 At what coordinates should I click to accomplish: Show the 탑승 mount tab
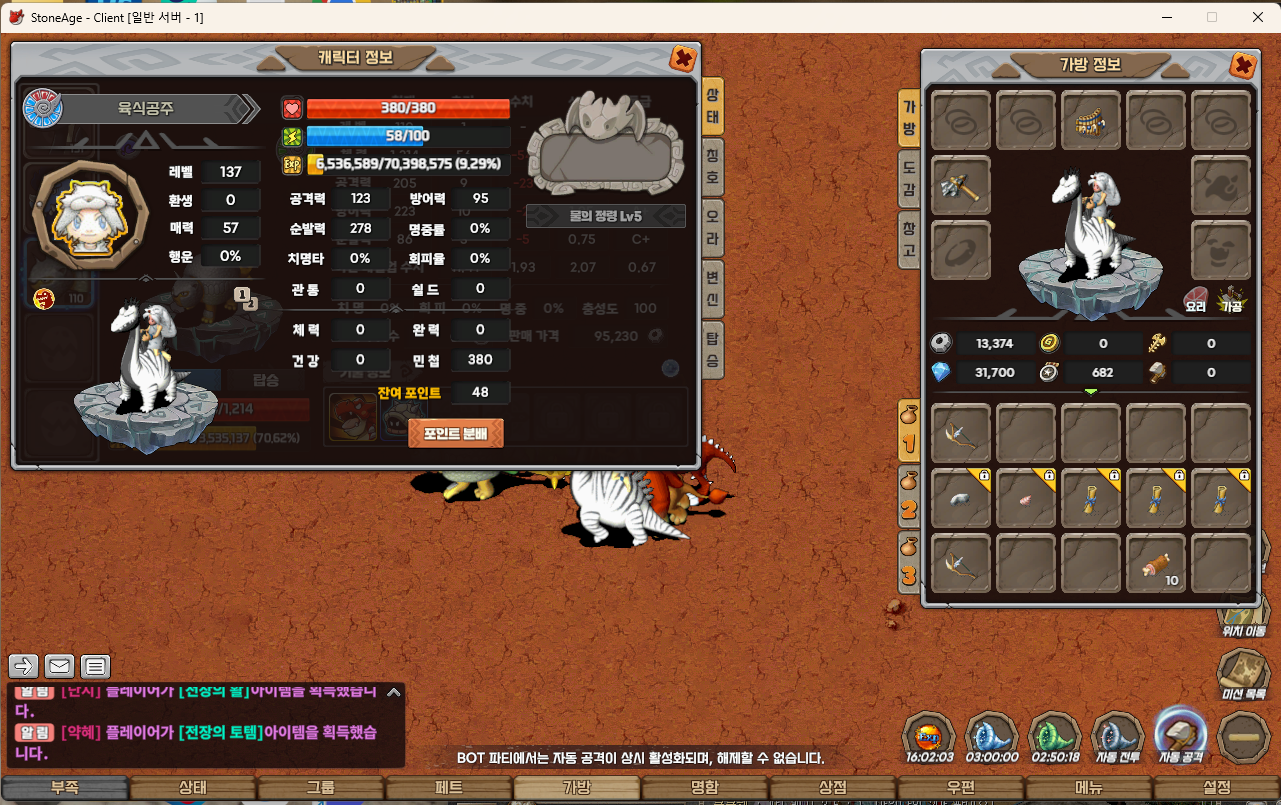pos(712,349)
